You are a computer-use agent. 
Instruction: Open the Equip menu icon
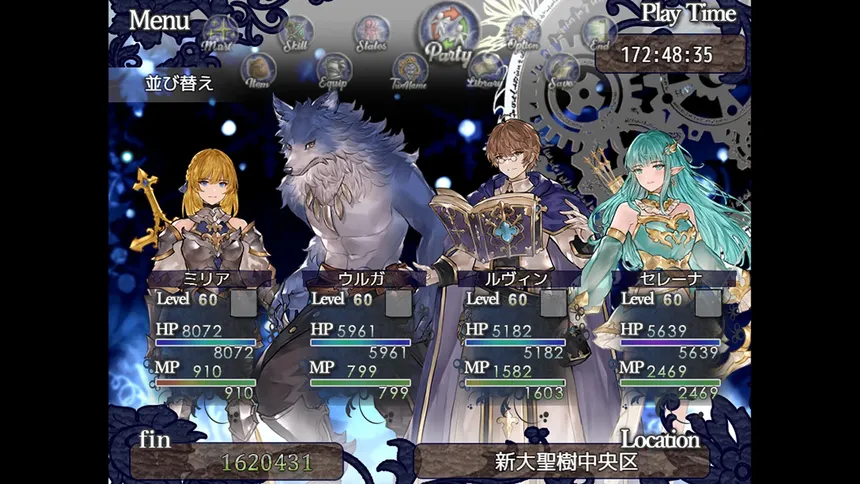(334, 70)
